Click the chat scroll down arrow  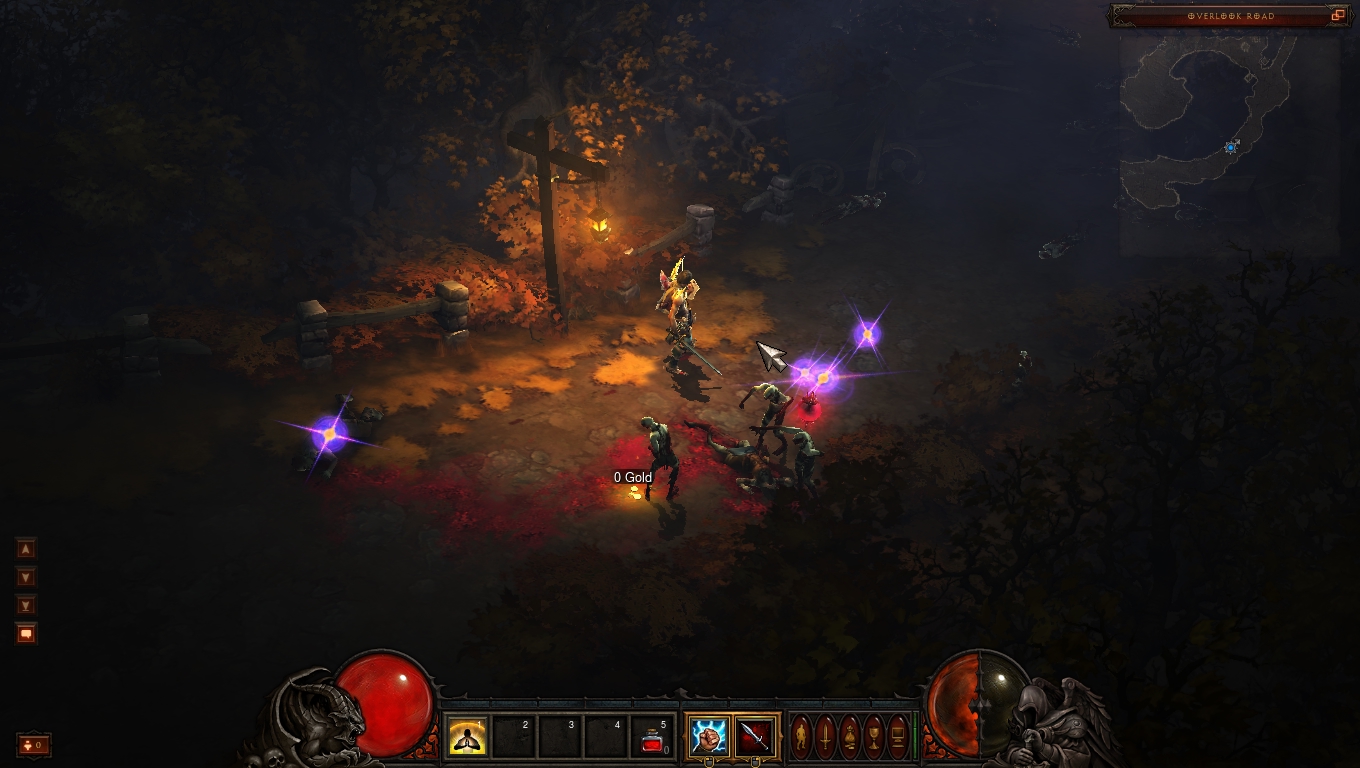[26, 577]
